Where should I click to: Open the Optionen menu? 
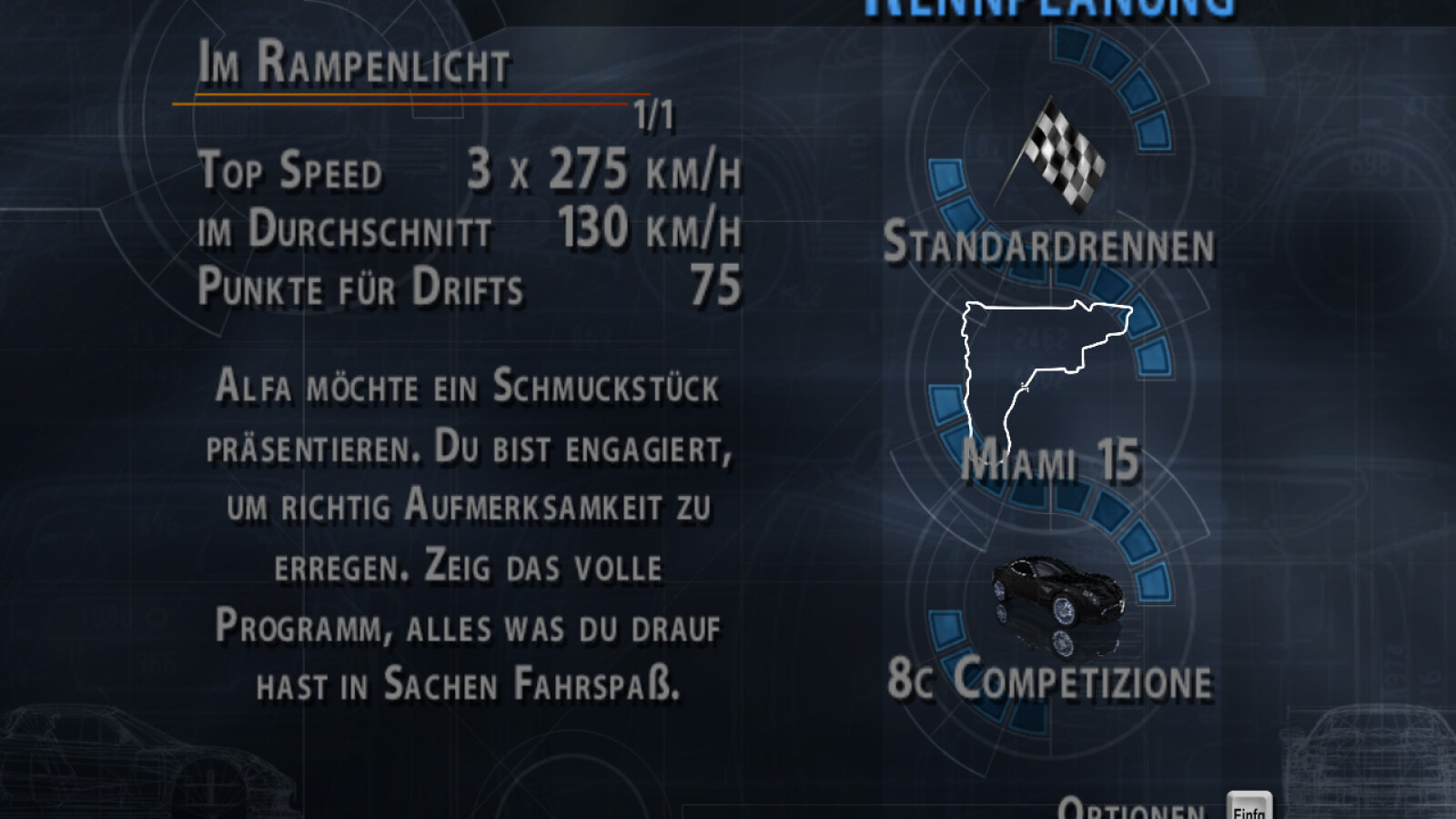click(x=1132, y=807)
